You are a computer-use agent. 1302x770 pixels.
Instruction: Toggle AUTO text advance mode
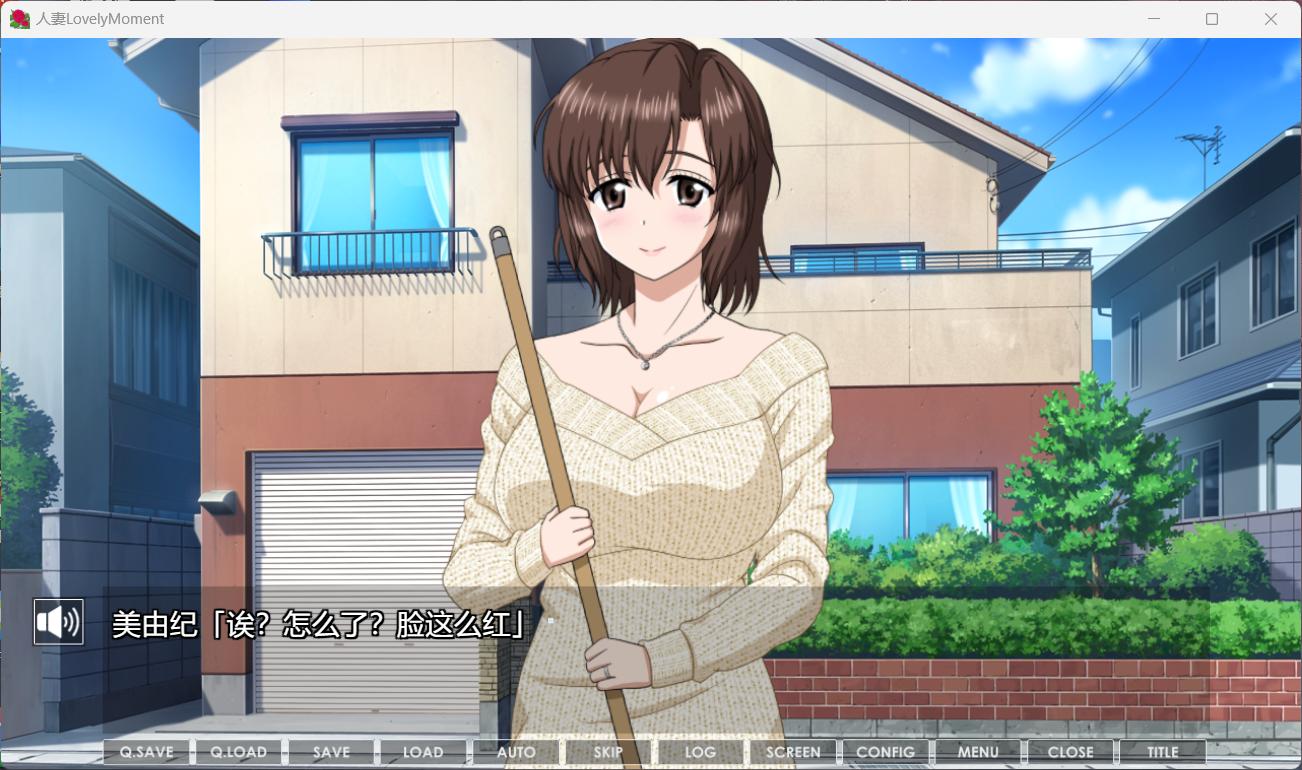pyautogui.click(x=516, y=752)
